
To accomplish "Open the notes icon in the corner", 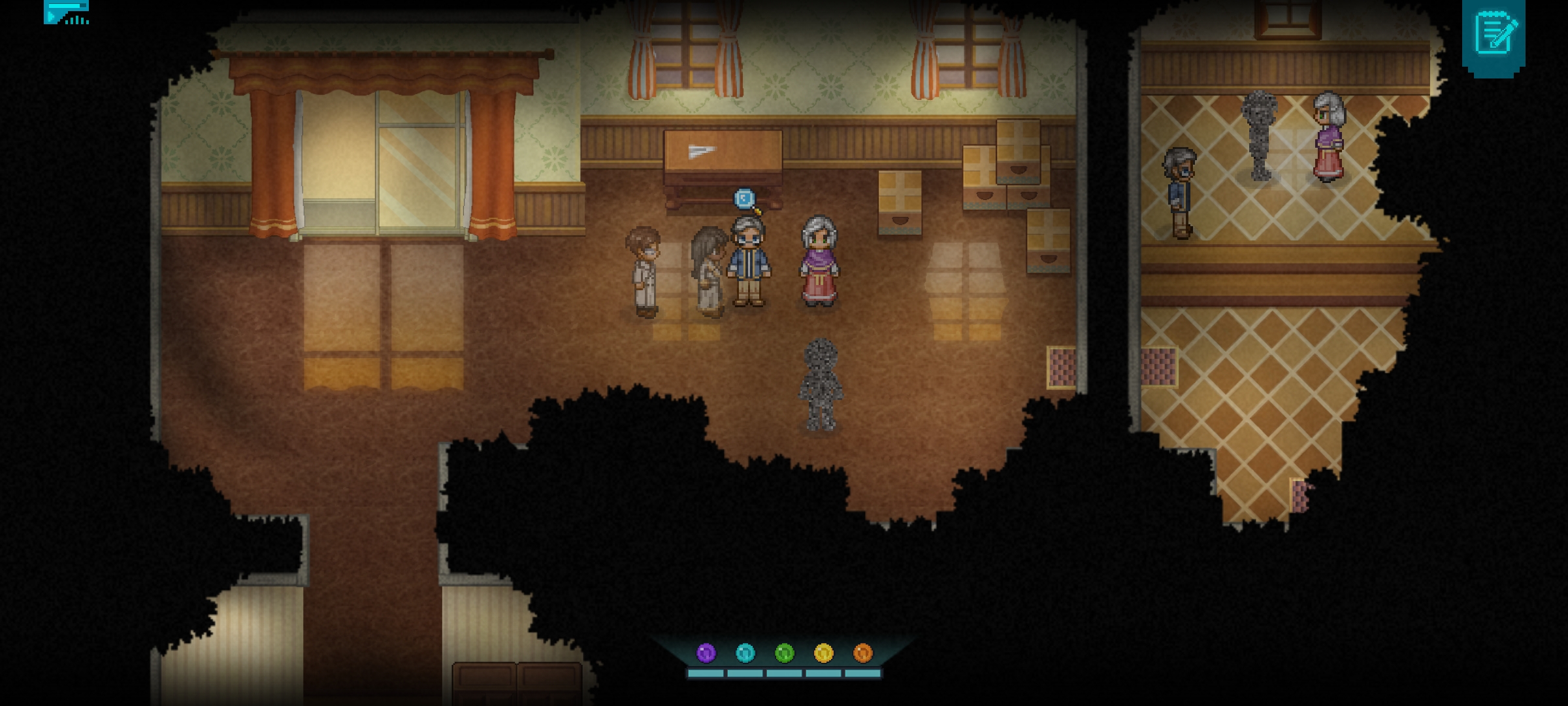I will 1494,34.
